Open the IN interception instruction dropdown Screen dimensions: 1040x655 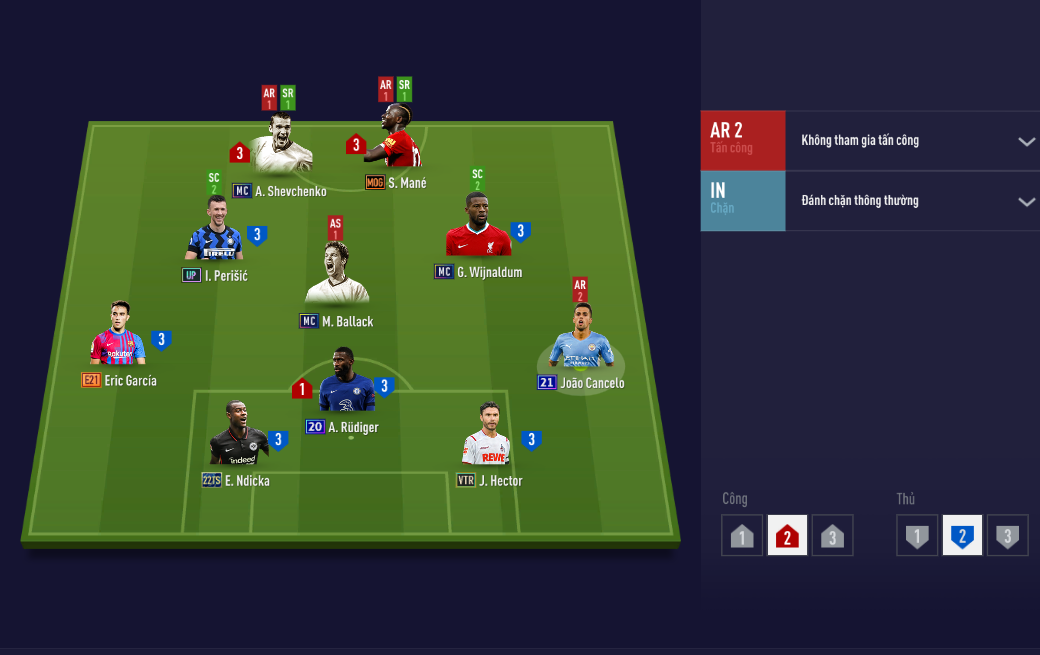click(1026, 201)
